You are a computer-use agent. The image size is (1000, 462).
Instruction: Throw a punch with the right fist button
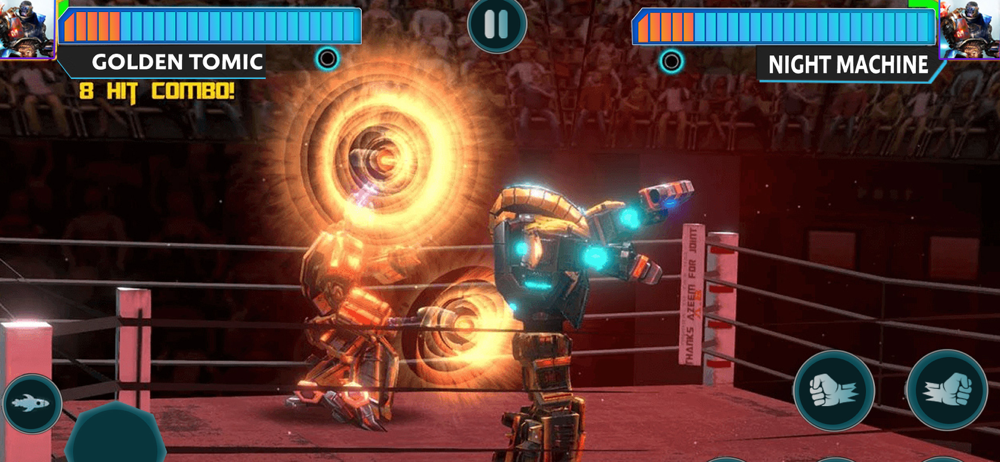pos(946,390)
